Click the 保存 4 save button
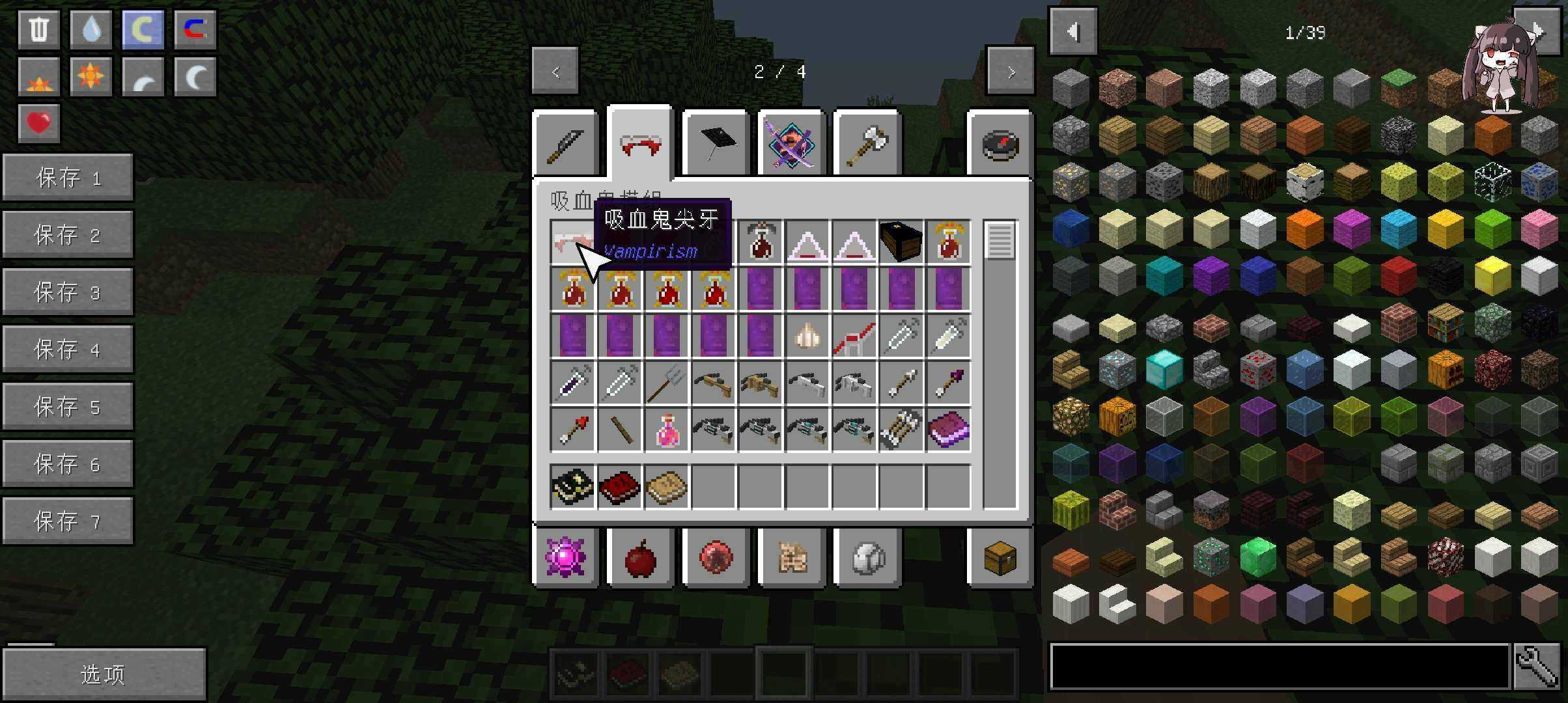The height and width of the screenshot is (703, 1568). pyautogui.click(x=68, y=350)
